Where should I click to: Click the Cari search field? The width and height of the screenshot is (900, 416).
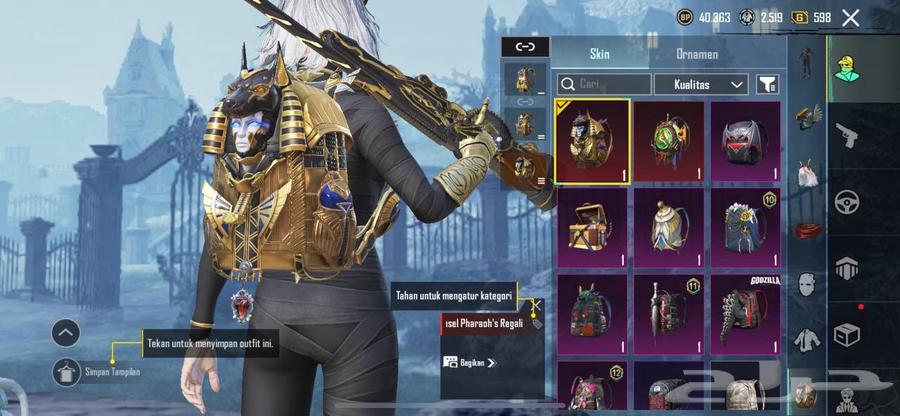(603, 85)
